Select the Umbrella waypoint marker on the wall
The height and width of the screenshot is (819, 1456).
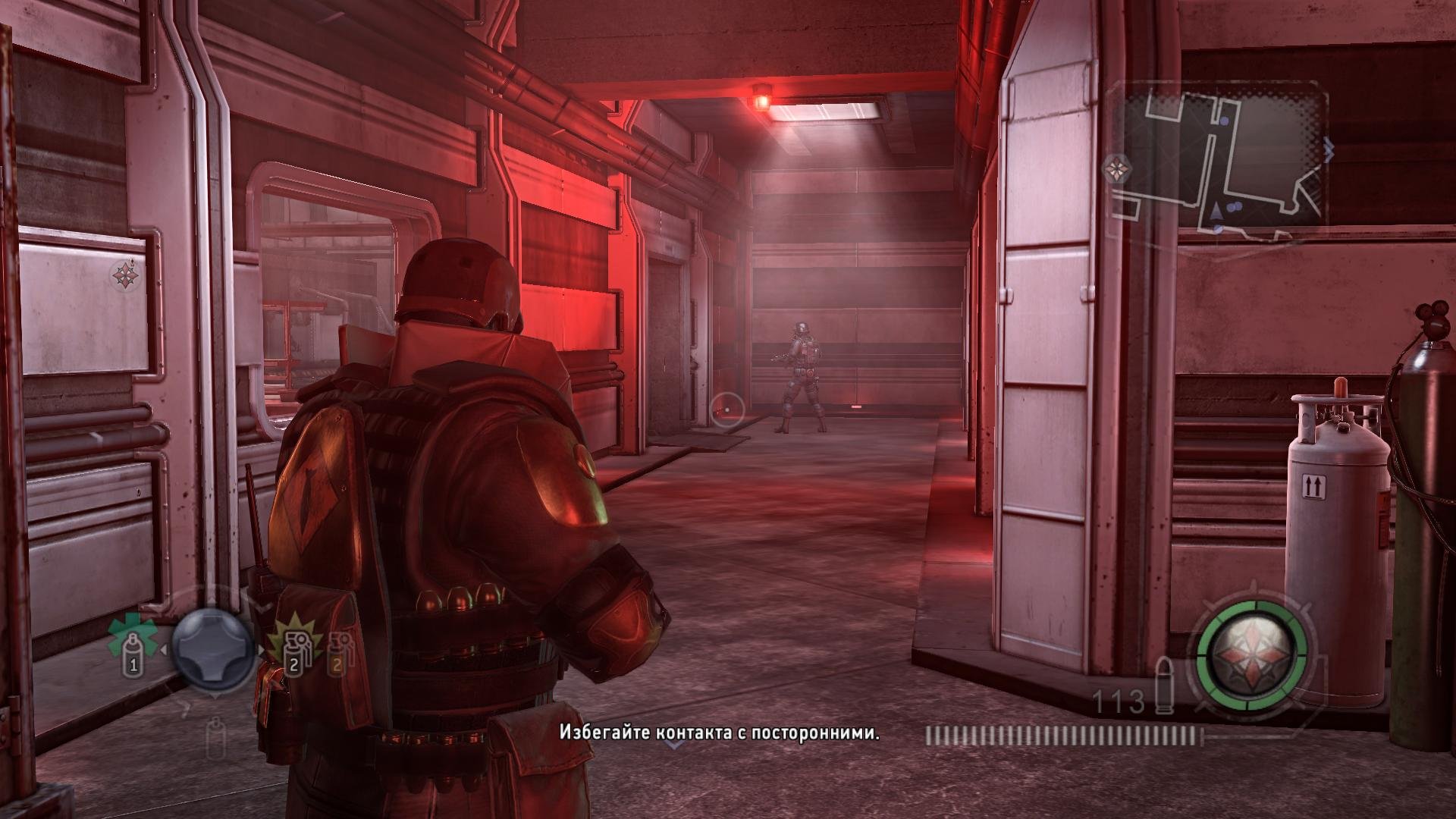[x=124, y=275]
